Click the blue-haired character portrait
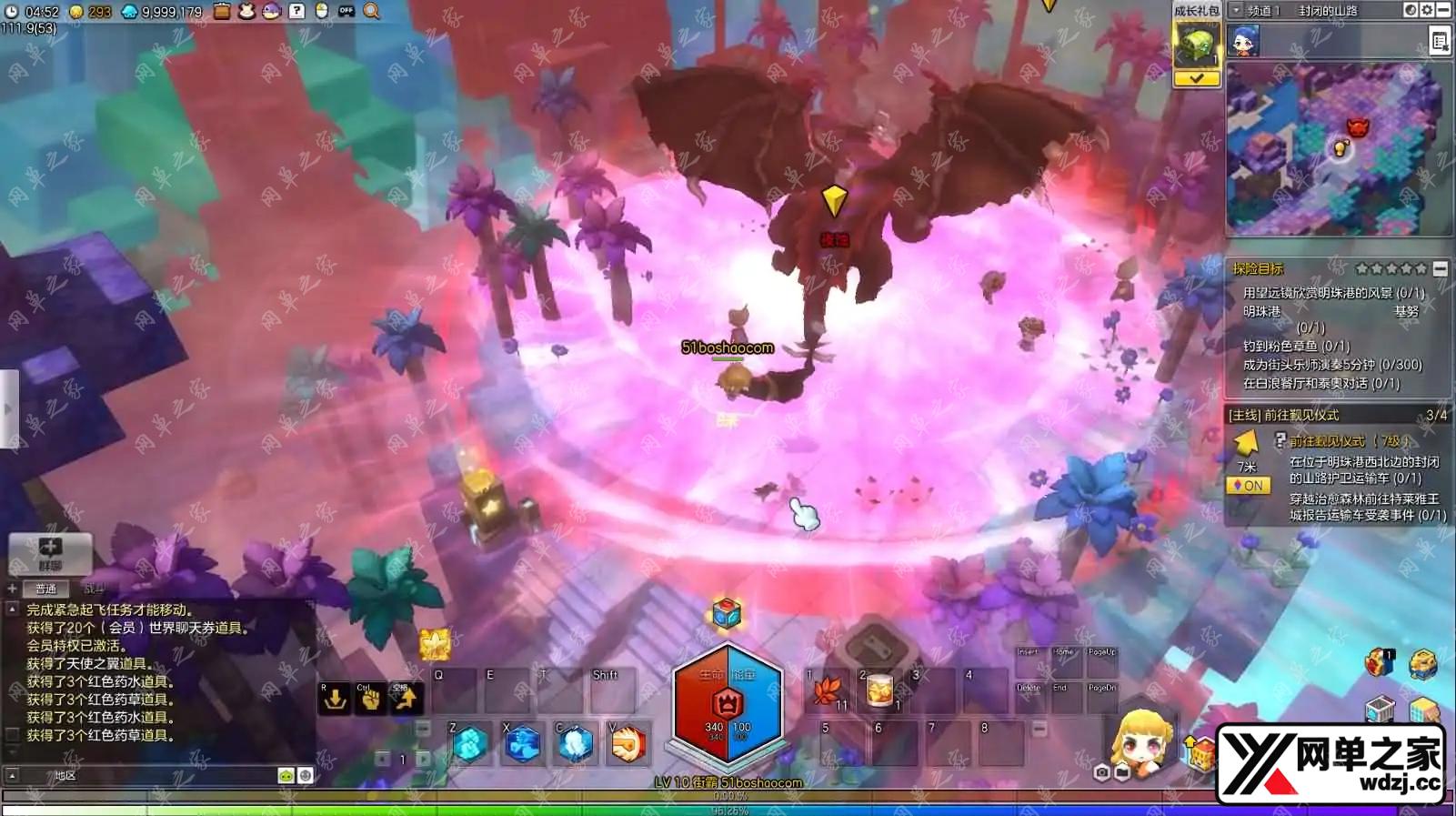 click(1244, 42)
